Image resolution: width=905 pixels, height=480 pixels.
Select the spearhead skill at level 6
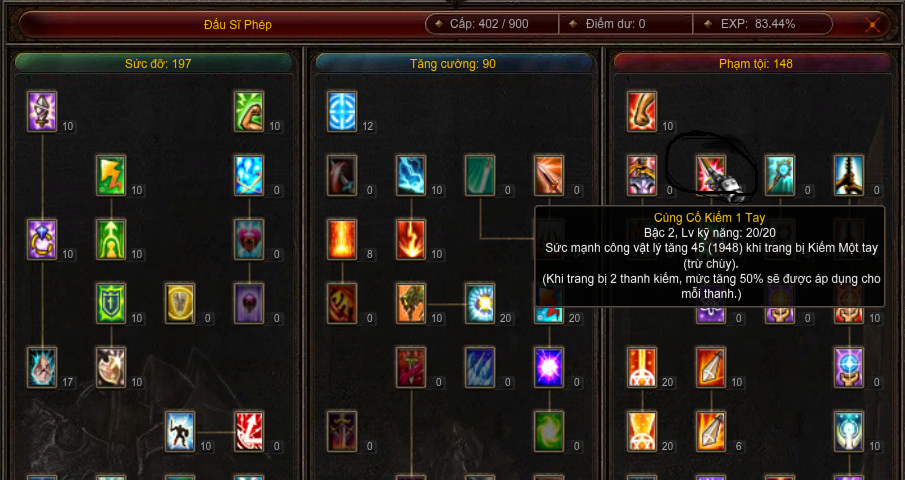point(711,431)
